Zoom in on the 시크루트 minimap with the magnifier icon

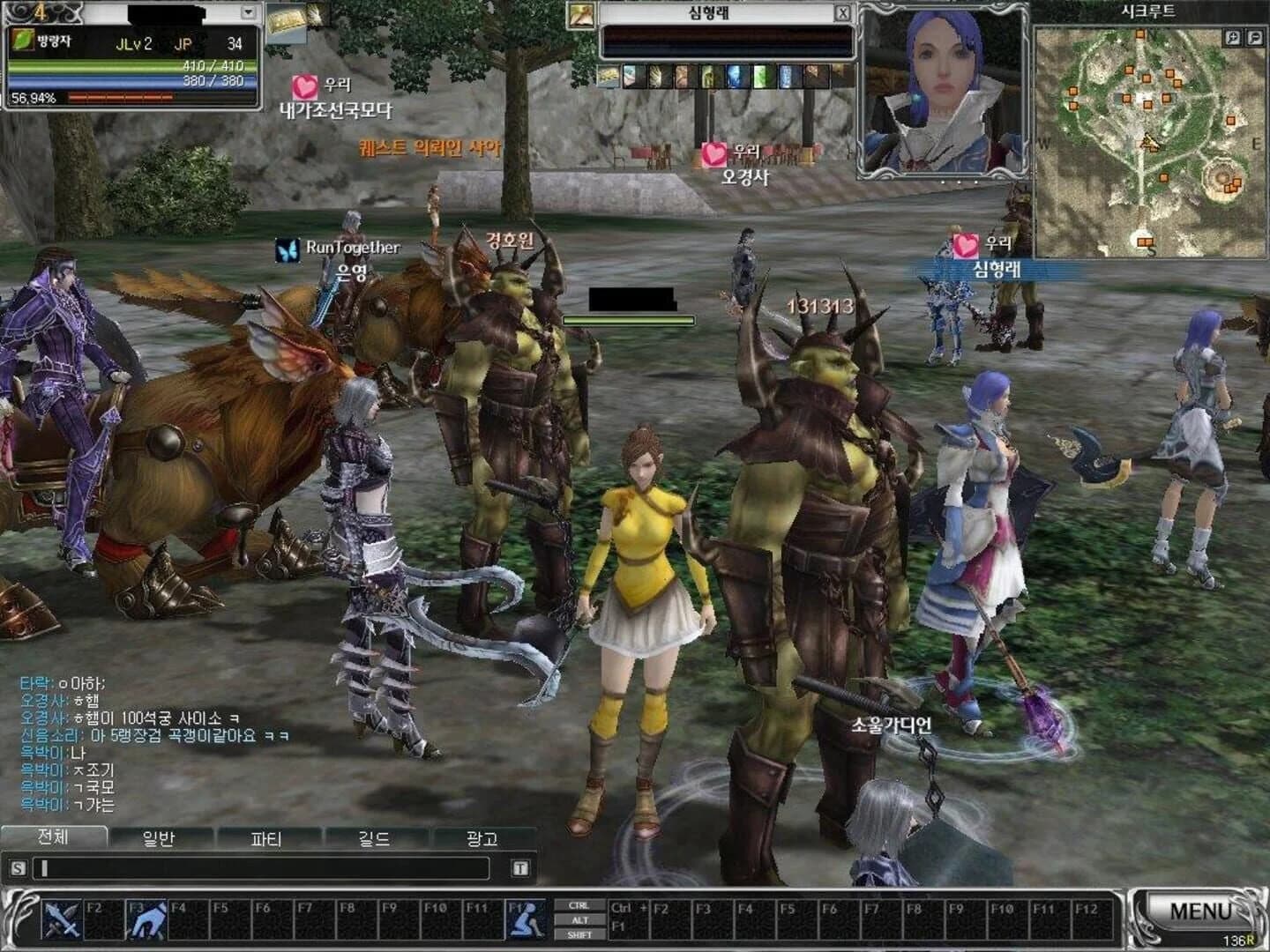(x=1233, y=37)
